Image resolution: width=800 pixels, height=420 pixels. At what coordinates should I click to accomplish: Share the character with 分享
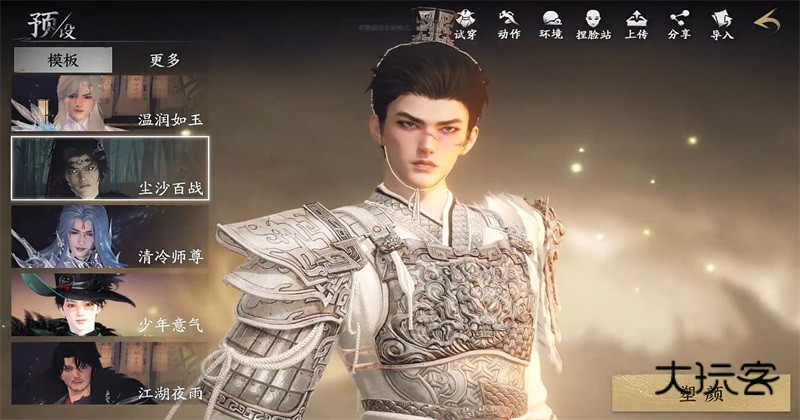[679, 24]
